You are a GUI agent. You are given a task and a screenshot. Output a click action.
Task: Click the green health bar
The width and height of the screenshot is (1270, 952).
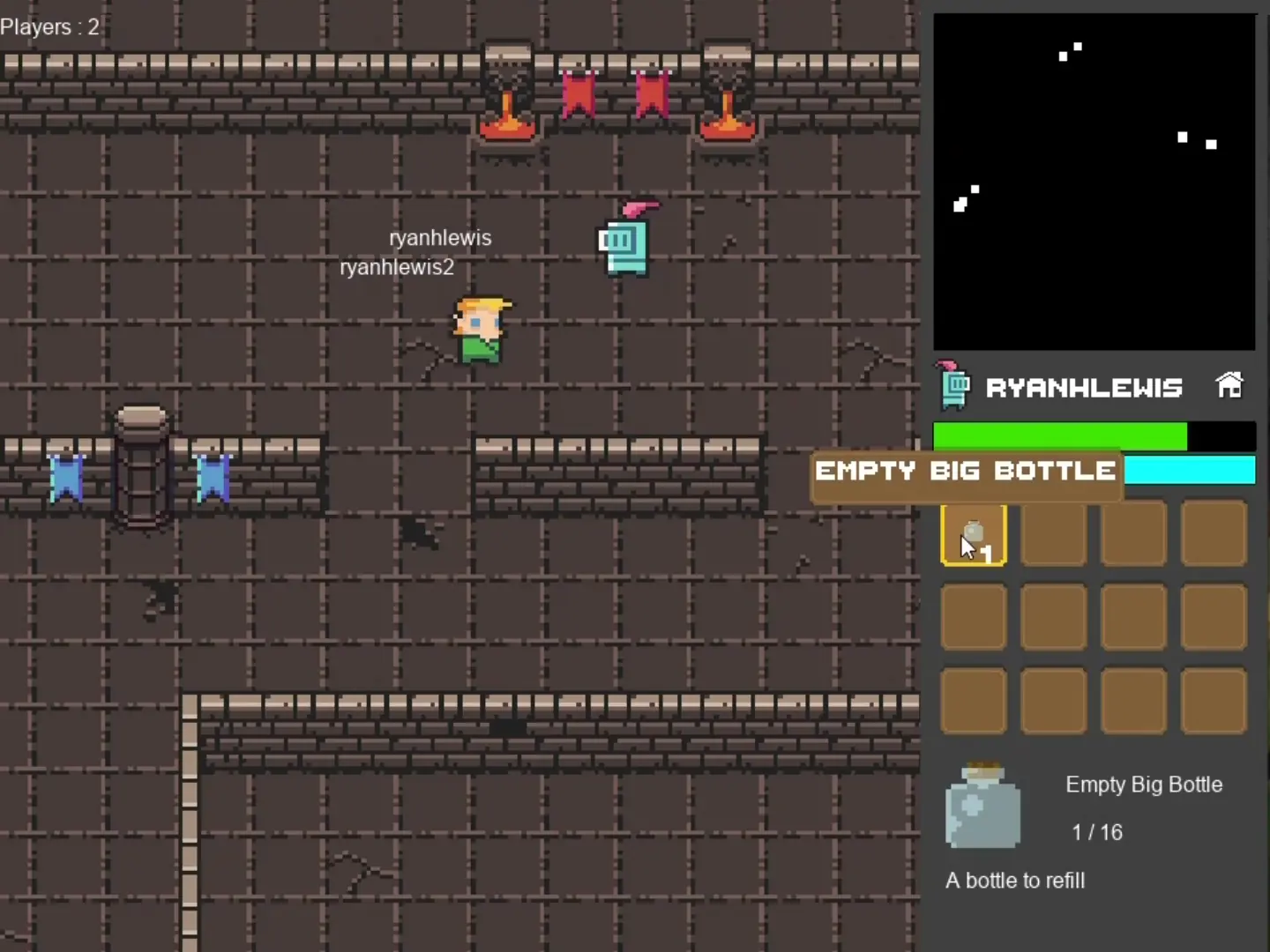[1058, 435]
